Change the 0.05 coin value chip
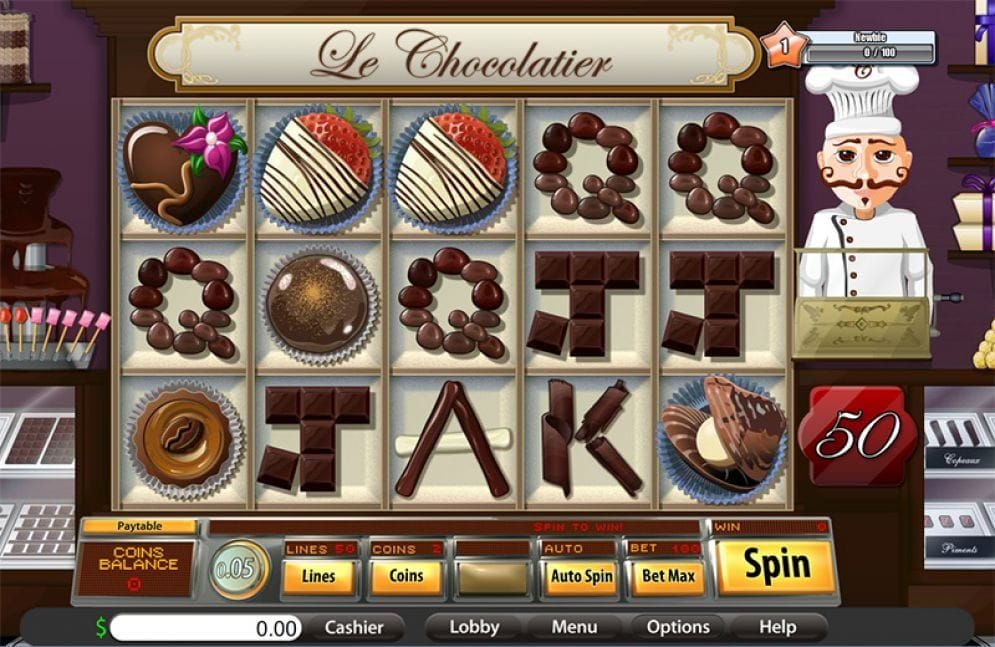 239,569
